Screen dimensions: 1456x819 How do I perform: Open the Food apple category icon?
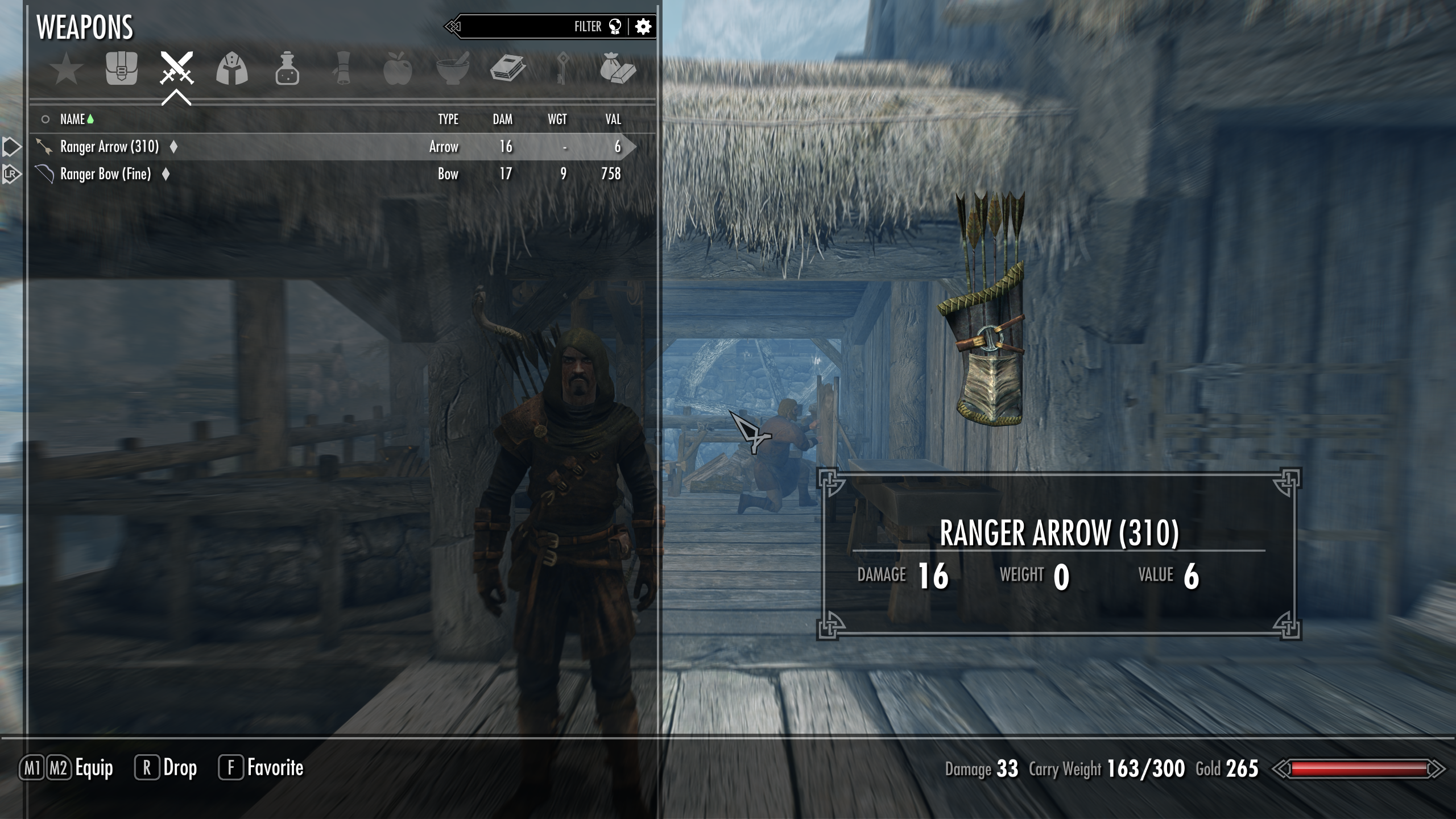(x=398, y=69)
